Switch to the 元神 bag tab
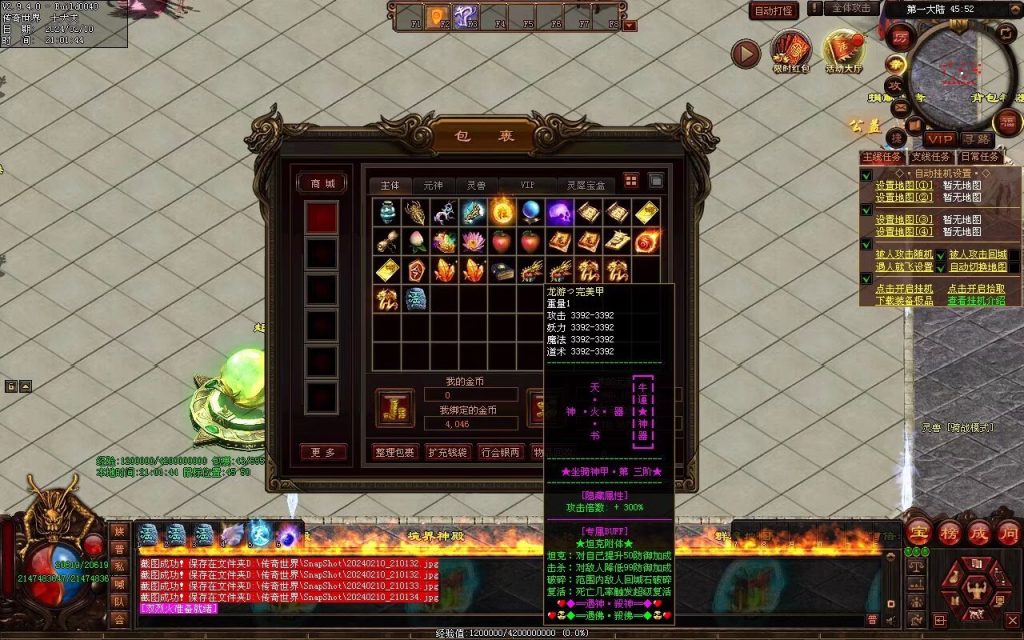The width and height of the screenshot is (1024, 640). [433, 185]
